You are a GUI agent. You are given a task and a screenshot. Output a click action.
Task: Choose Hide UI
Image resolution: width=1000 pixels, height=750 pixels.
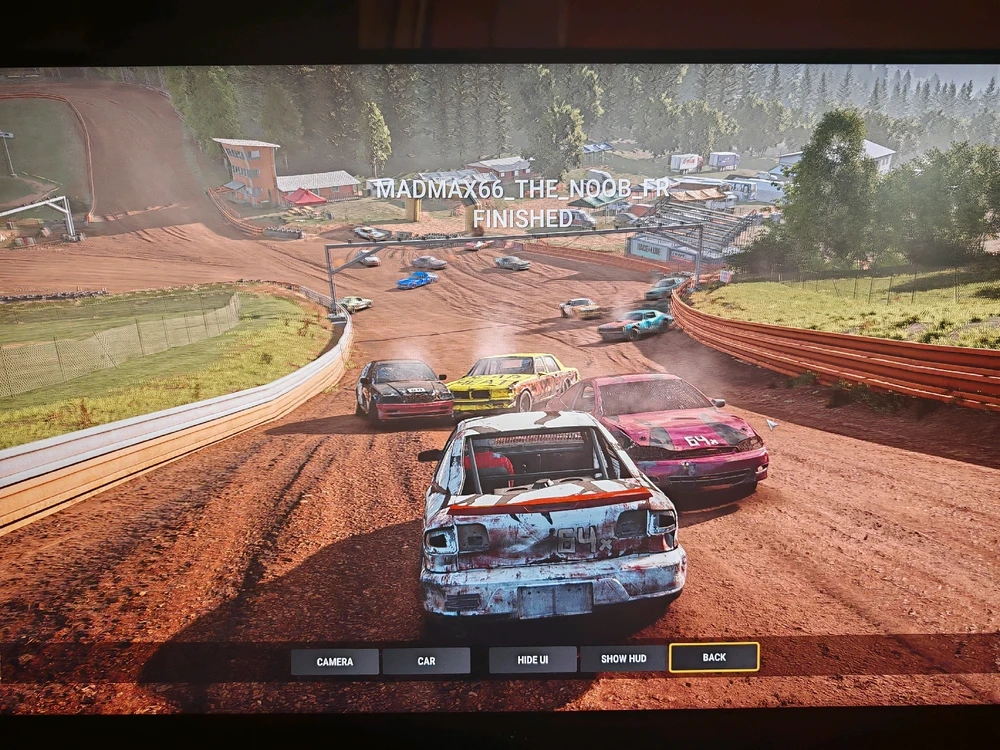tap(532, 660)
